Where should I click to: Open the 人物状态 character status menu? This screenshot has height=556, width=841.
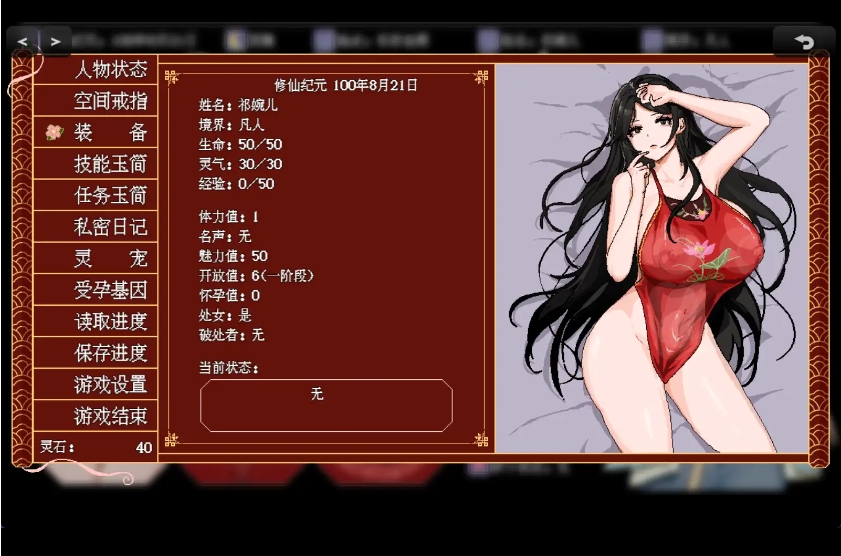(110, 70)
